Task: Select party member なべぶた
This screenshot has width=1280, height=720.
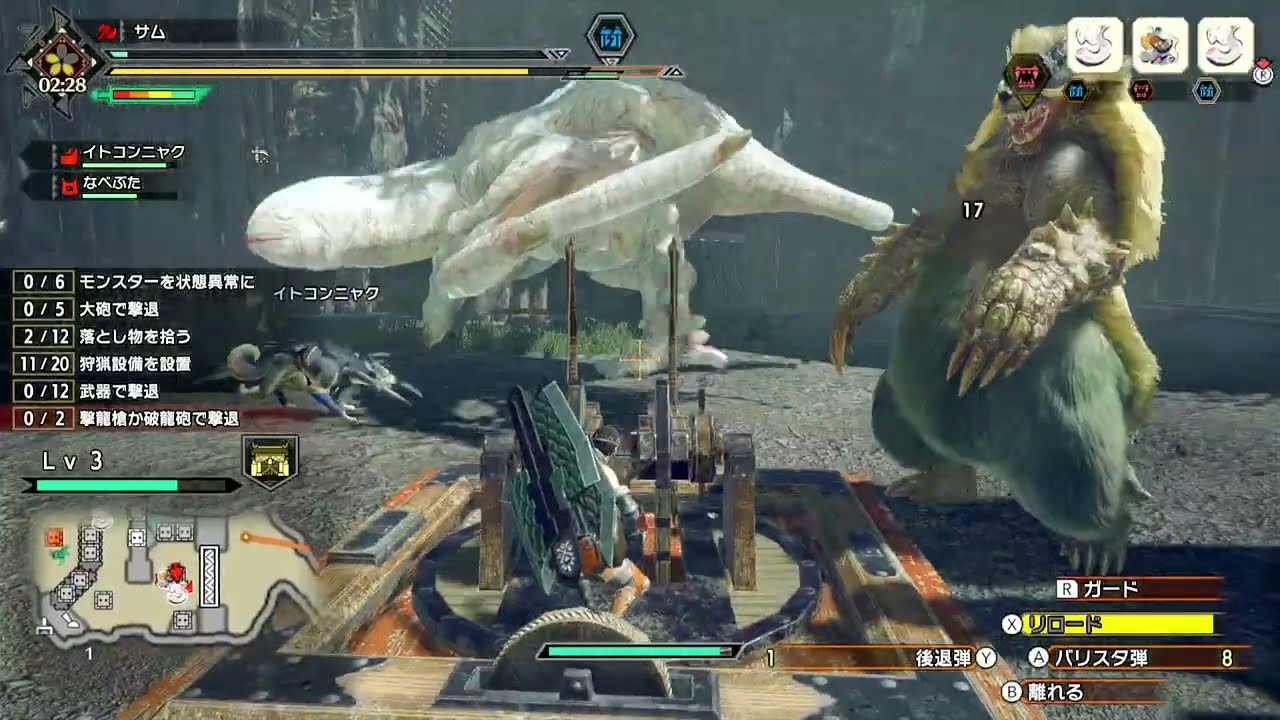Action: 115,185
